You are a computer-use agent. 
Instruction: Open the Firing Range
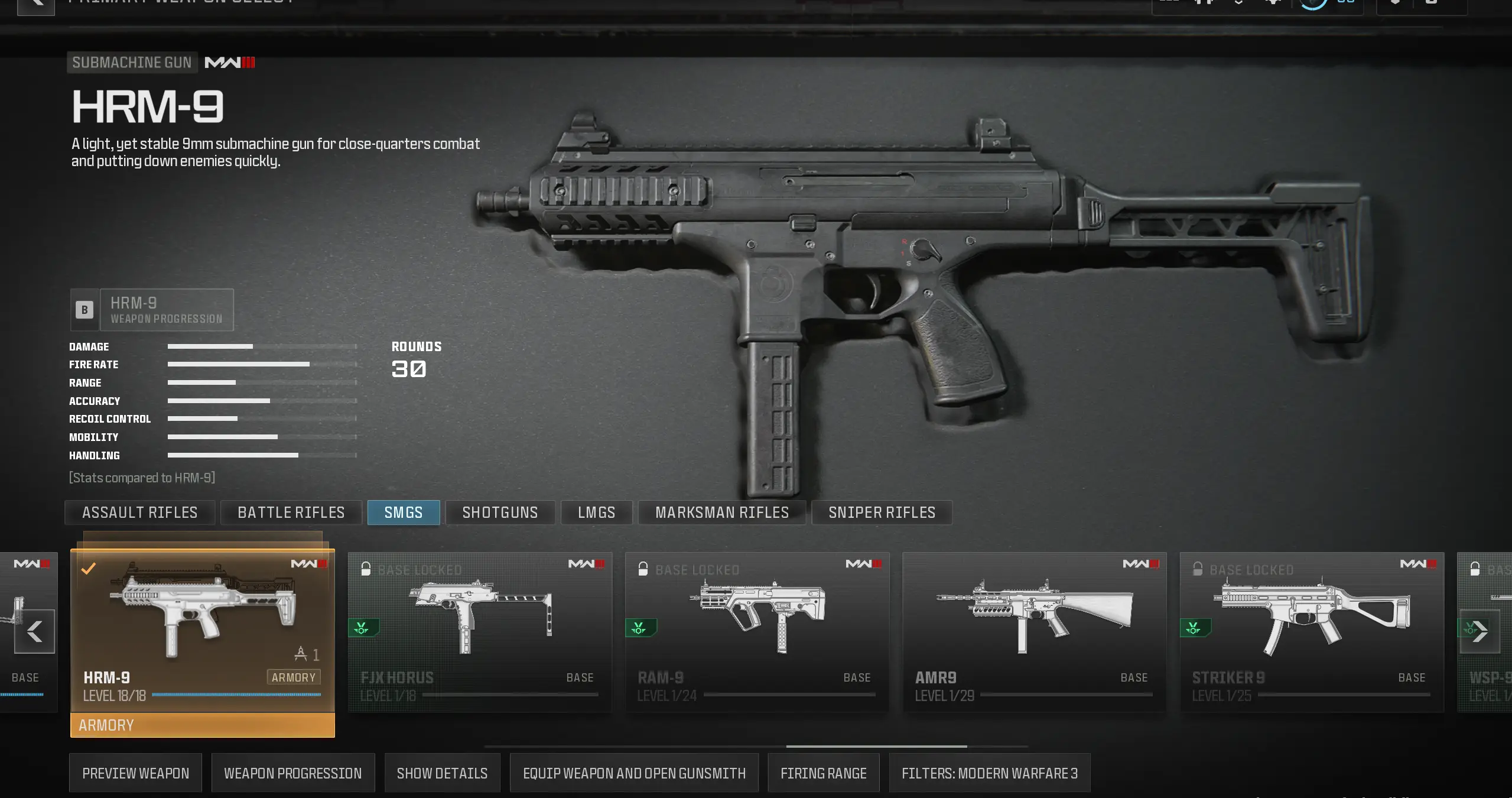824,773
